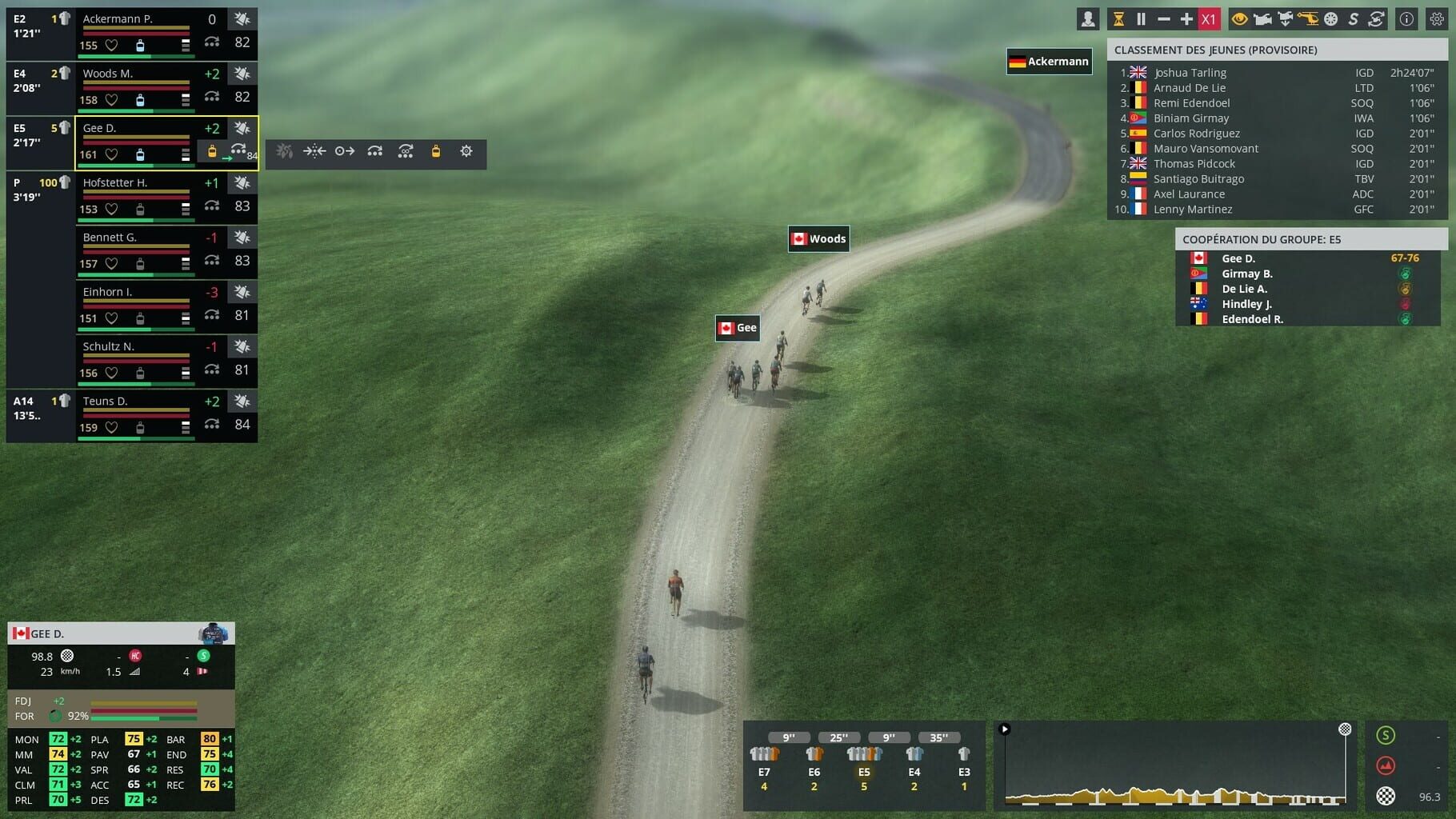Switch to the helicopter camera view
The width and height of the screenshot is (1456, 819).
click(1308, 18)
